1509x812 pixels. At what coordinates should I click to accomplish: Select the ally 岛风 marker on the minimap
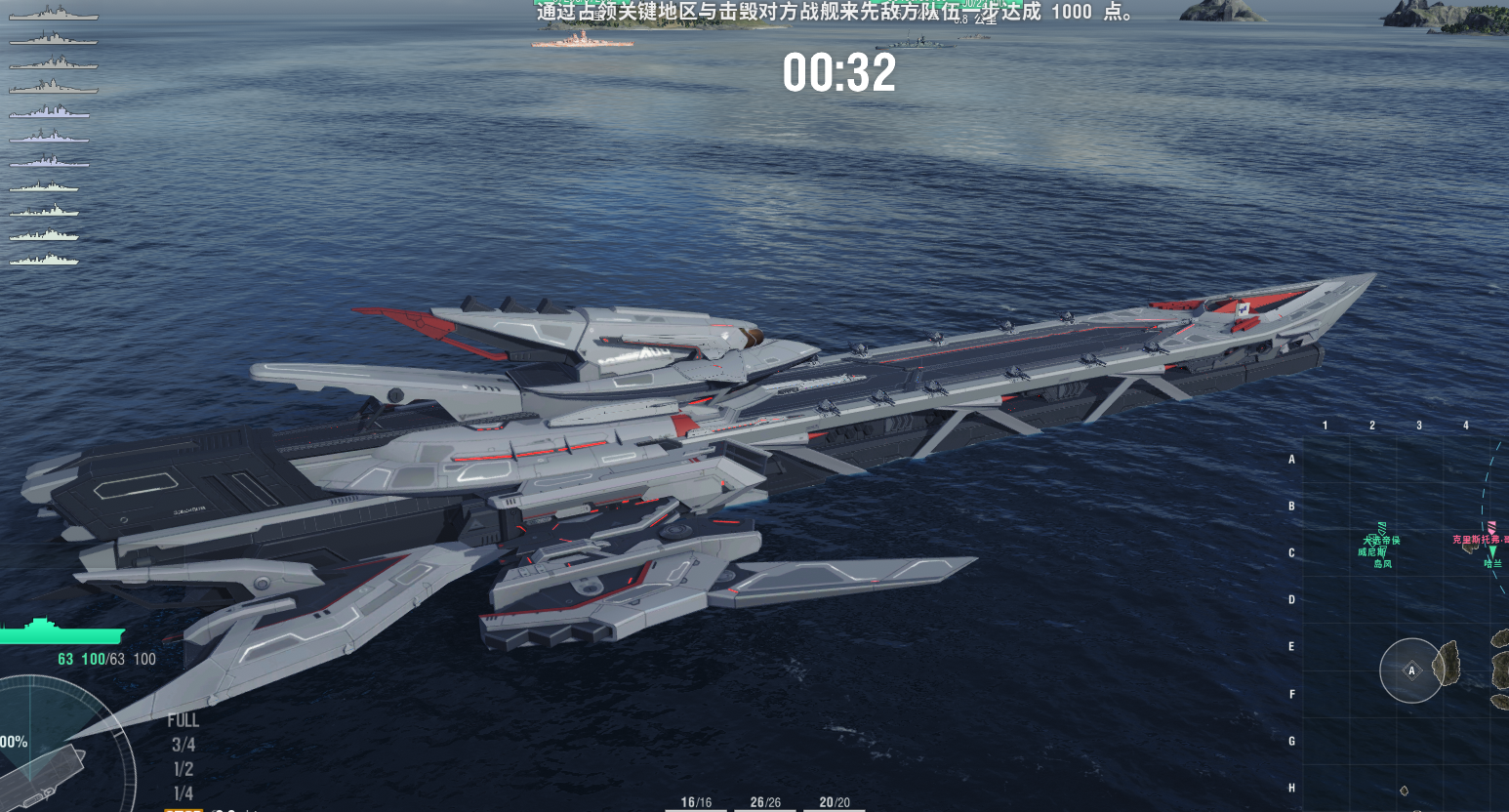[x=1383, y=564]
